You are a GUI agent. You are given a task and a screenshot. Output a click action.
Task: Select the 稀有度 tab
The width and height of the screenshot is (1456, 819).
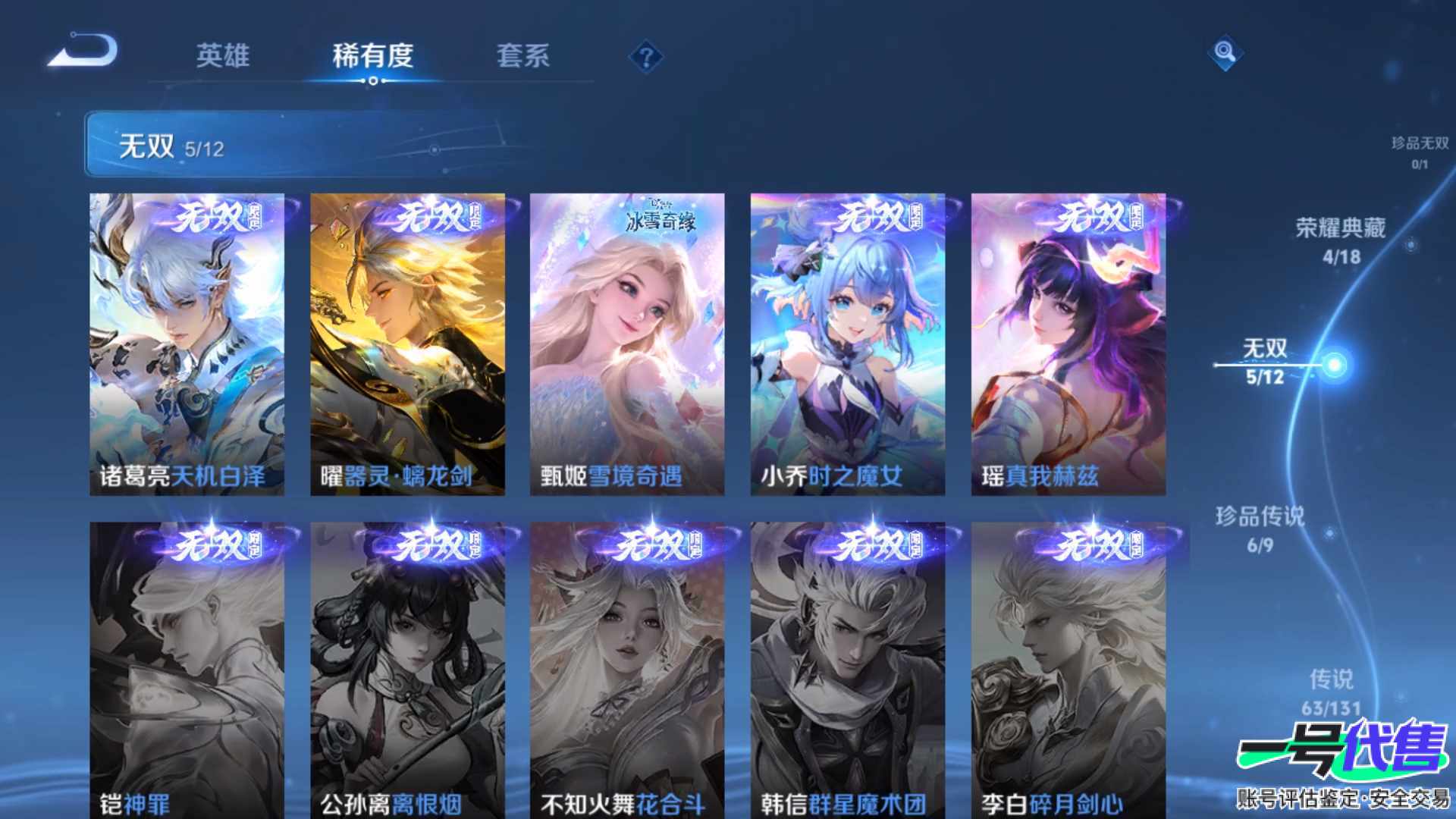(x=372, y=55)
